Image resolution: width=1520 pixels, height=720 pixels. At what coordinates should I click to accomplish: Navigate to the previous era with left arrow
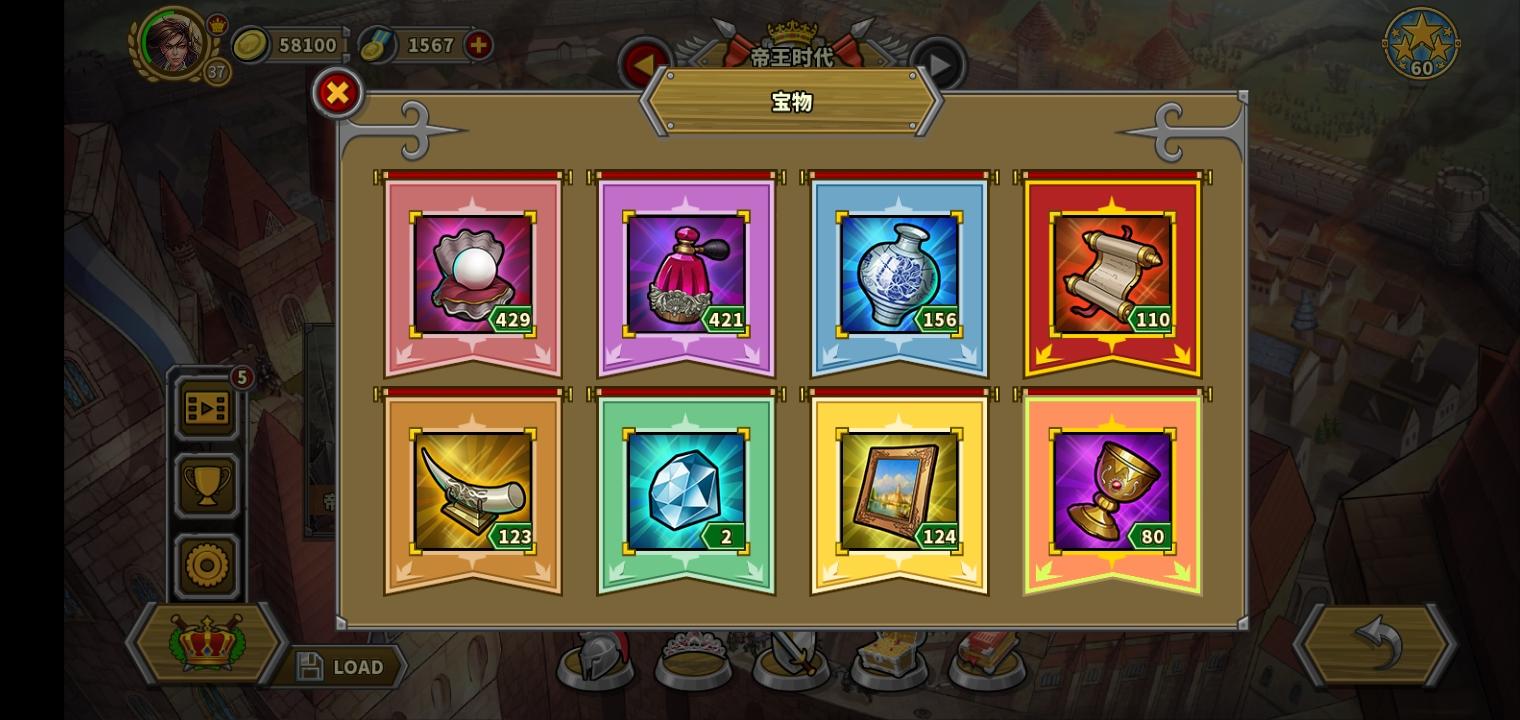click(x=644, y=62)
